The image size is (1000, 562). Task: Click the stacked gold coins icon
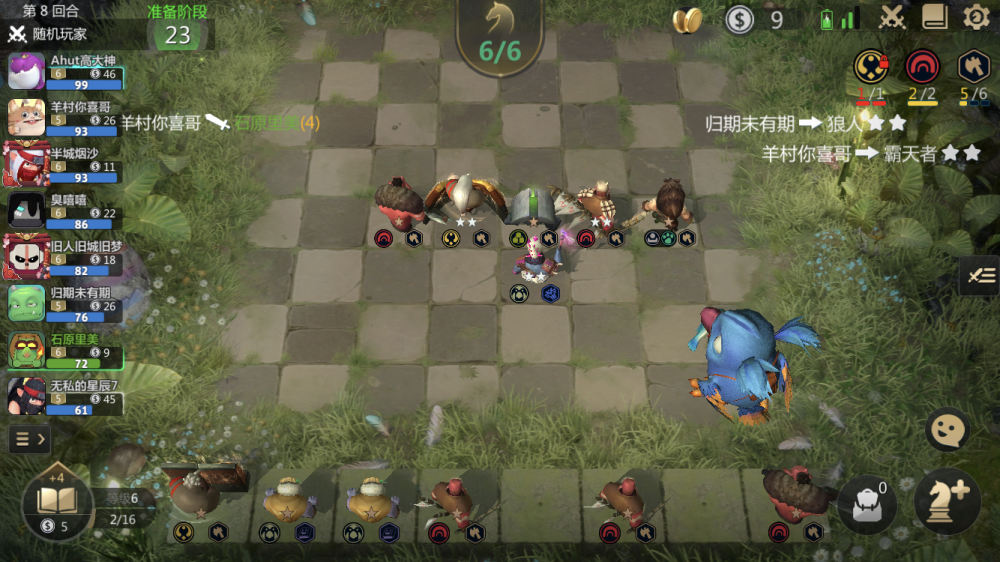(687, 20)
